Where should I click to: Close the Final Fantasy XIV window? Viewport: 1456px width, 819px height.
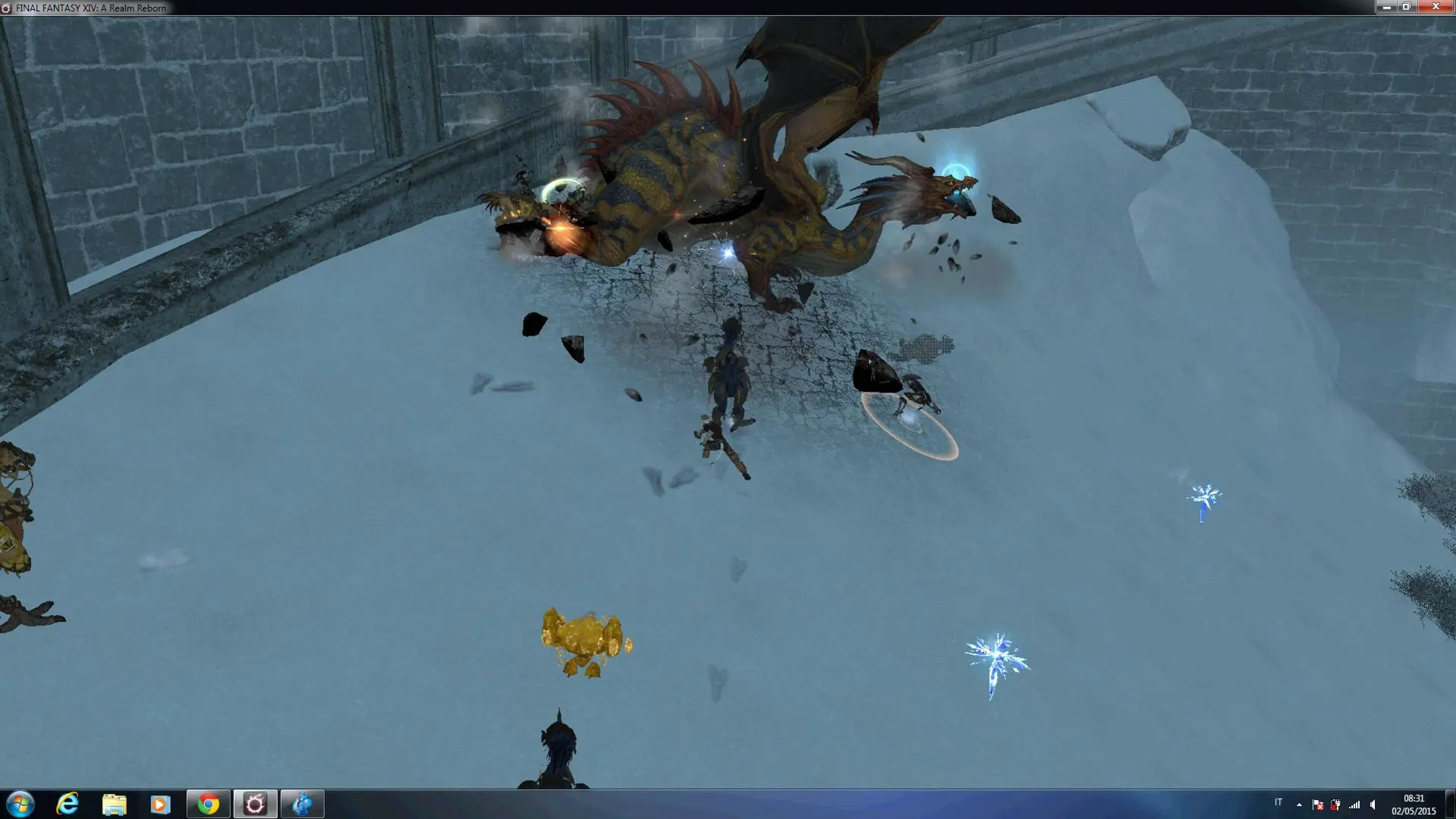1436,7
